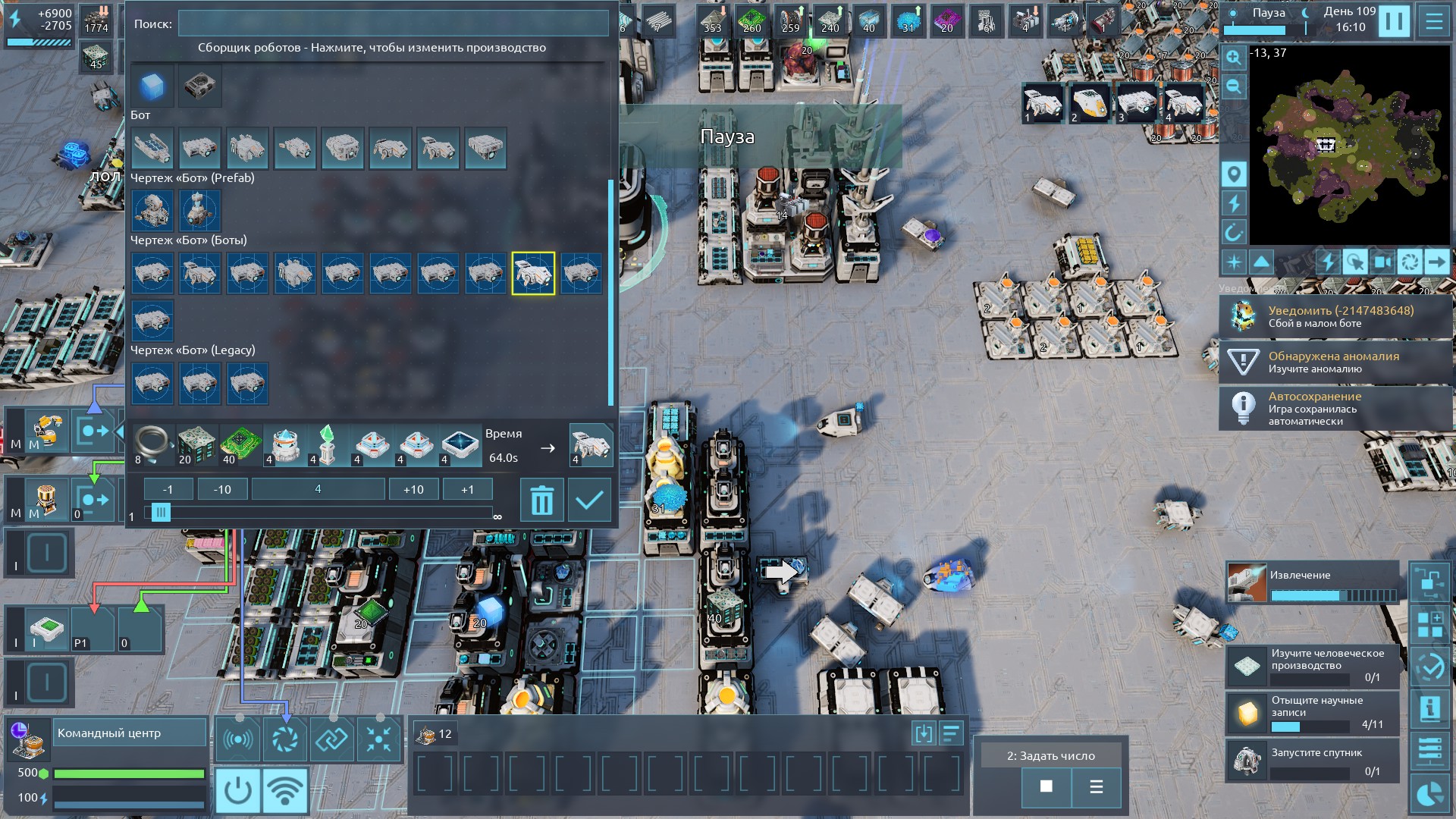Increase production count with +10 button
Screen dimensions: 1456x819
coord(413,489)
